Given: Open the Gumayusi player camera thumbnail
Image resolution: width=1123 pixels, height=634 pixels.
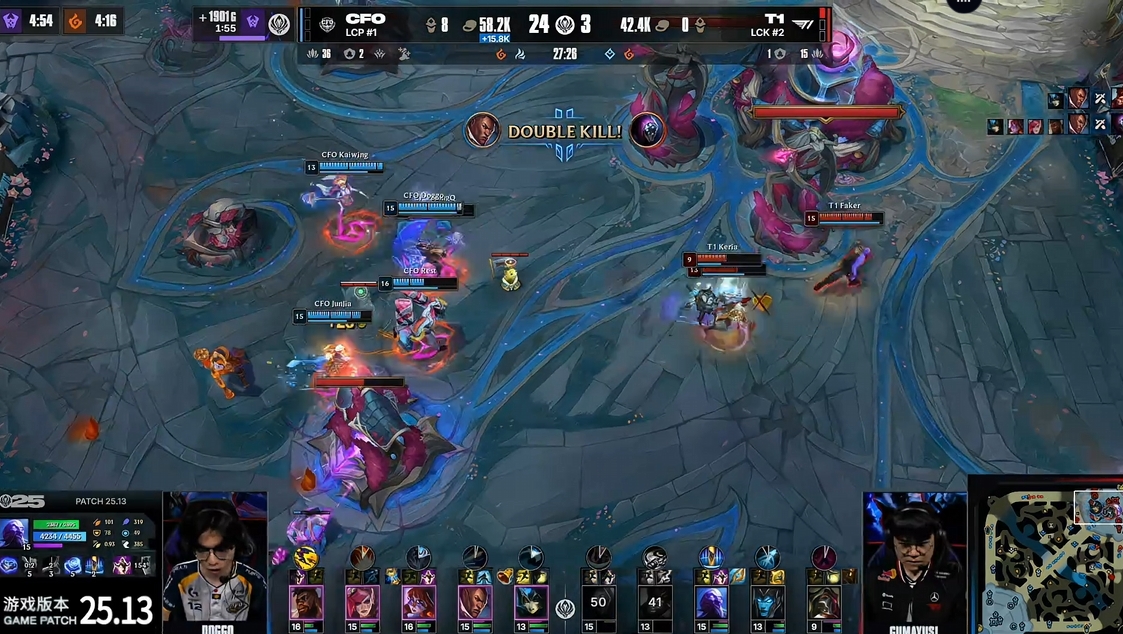Looking at the screenshot, I should [x=914, y=558].
